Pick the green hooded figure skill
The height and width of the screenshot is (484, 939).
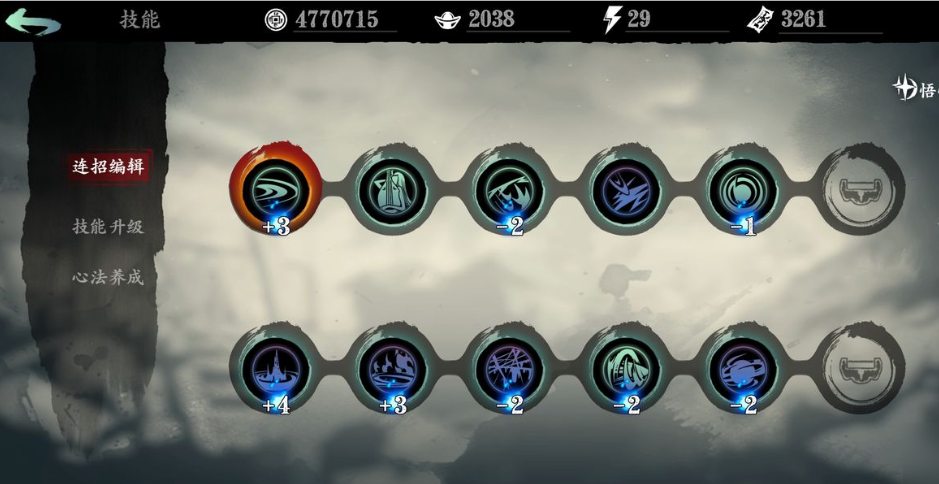626,367
